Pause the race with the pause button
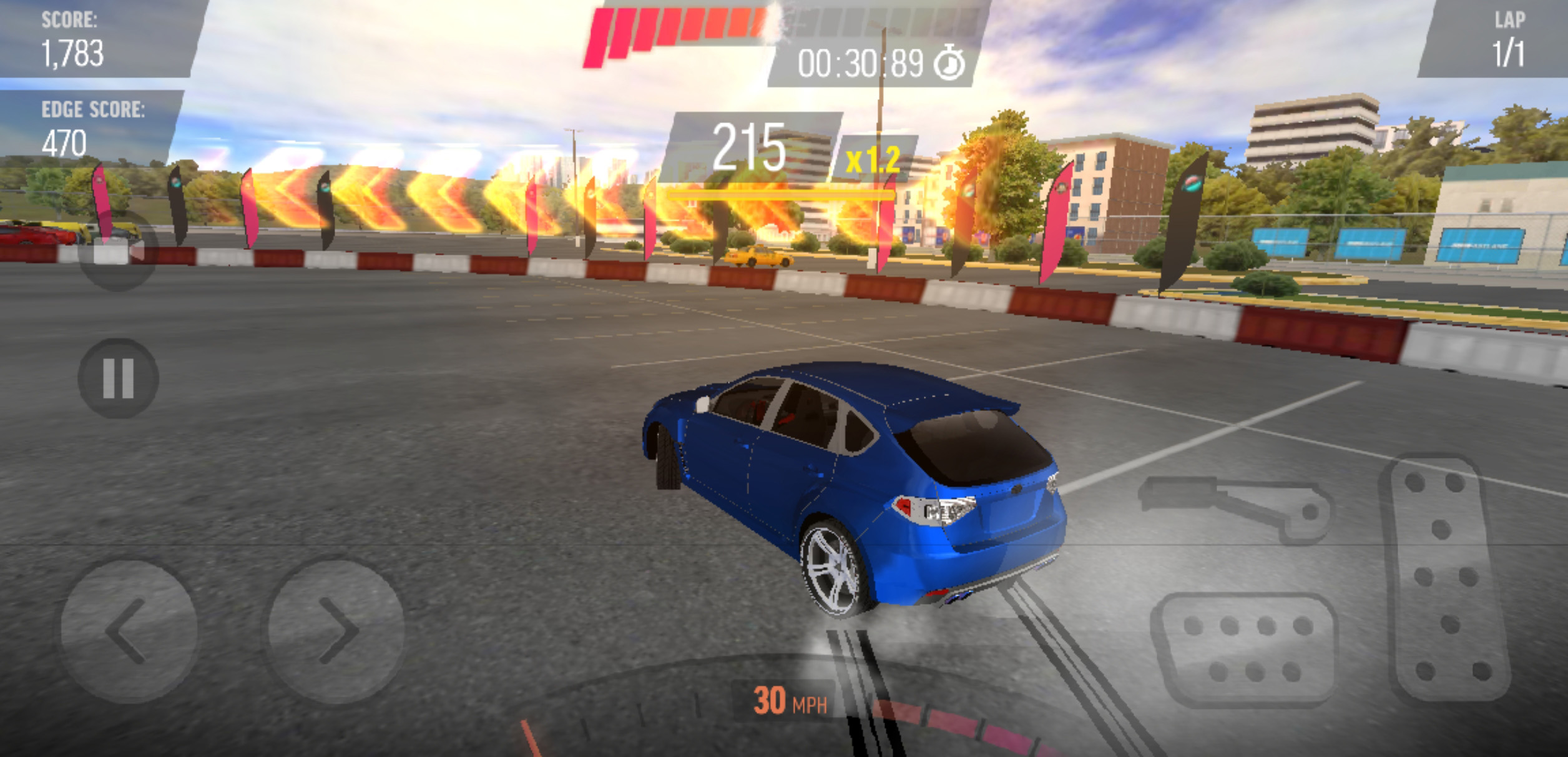This screenshot has height=757, width=1568. pyautogui.click(x=118, y=378)
